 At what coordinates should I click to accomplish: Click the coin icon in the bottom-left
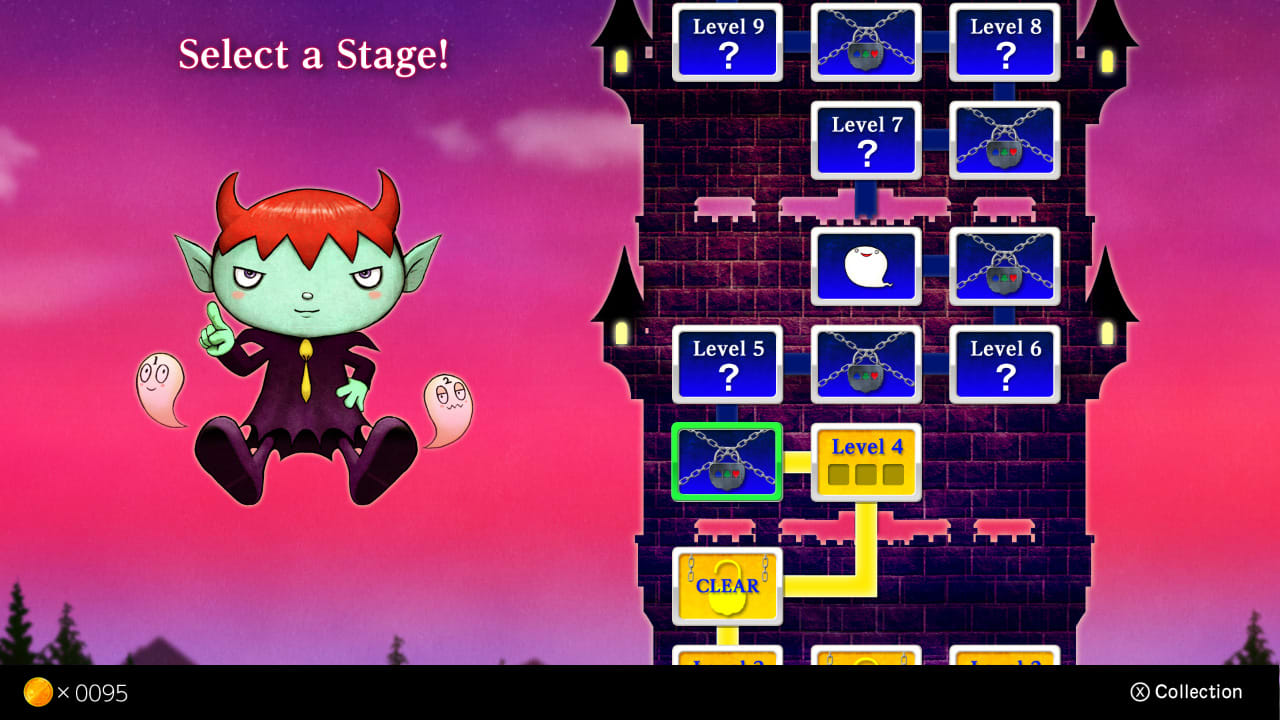coord(40,692)
